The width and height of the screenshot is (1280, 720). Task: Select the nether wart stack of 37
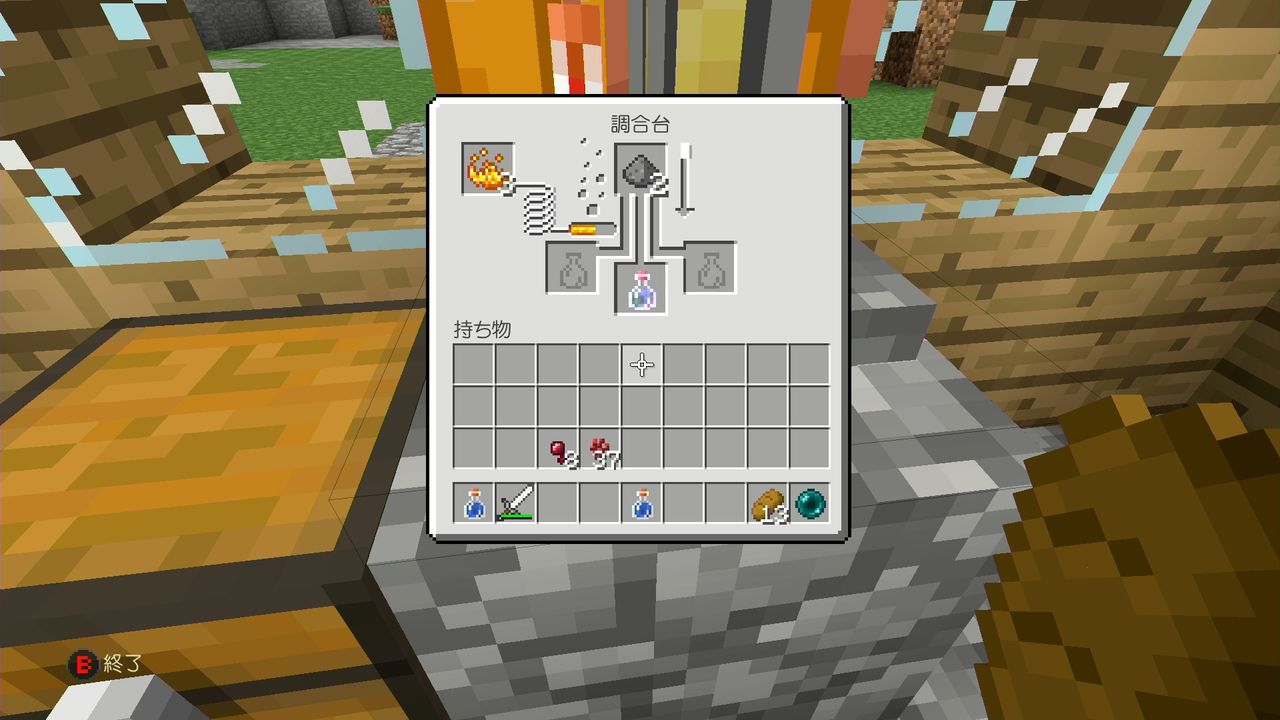pos(600,449)
